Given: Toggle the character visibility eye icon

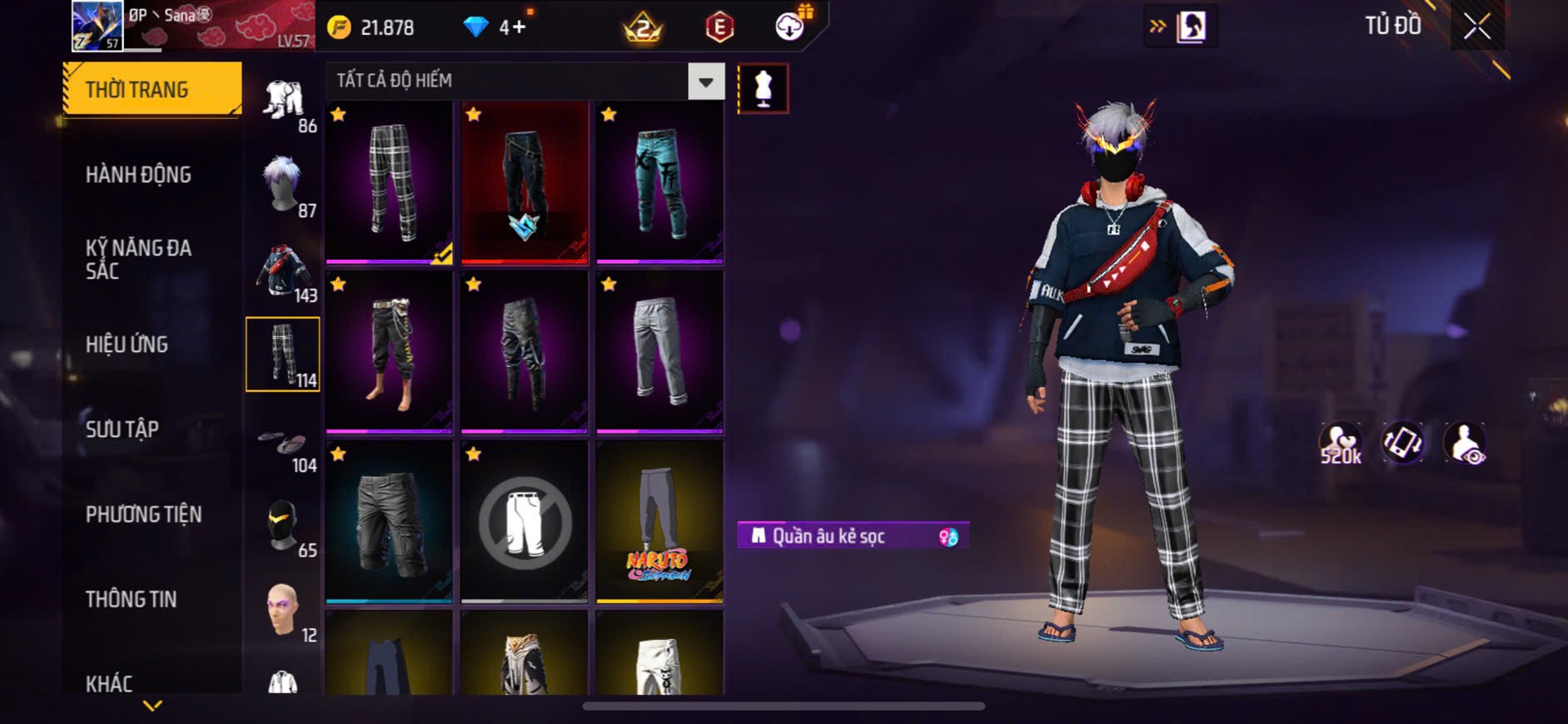Looking at the screenshot, I should point(1465,443).
